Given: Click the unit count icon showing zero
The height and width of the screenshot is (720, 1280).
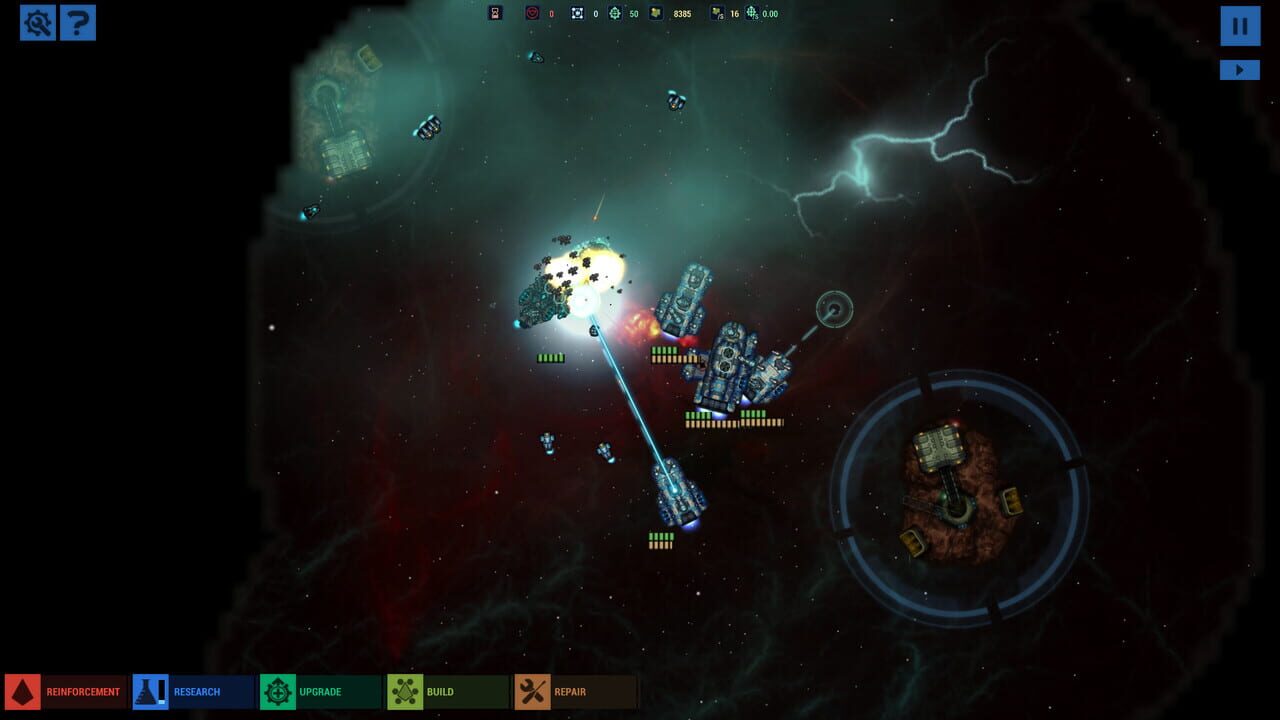Looking at the screenshot, I should [x=578, y=13].
